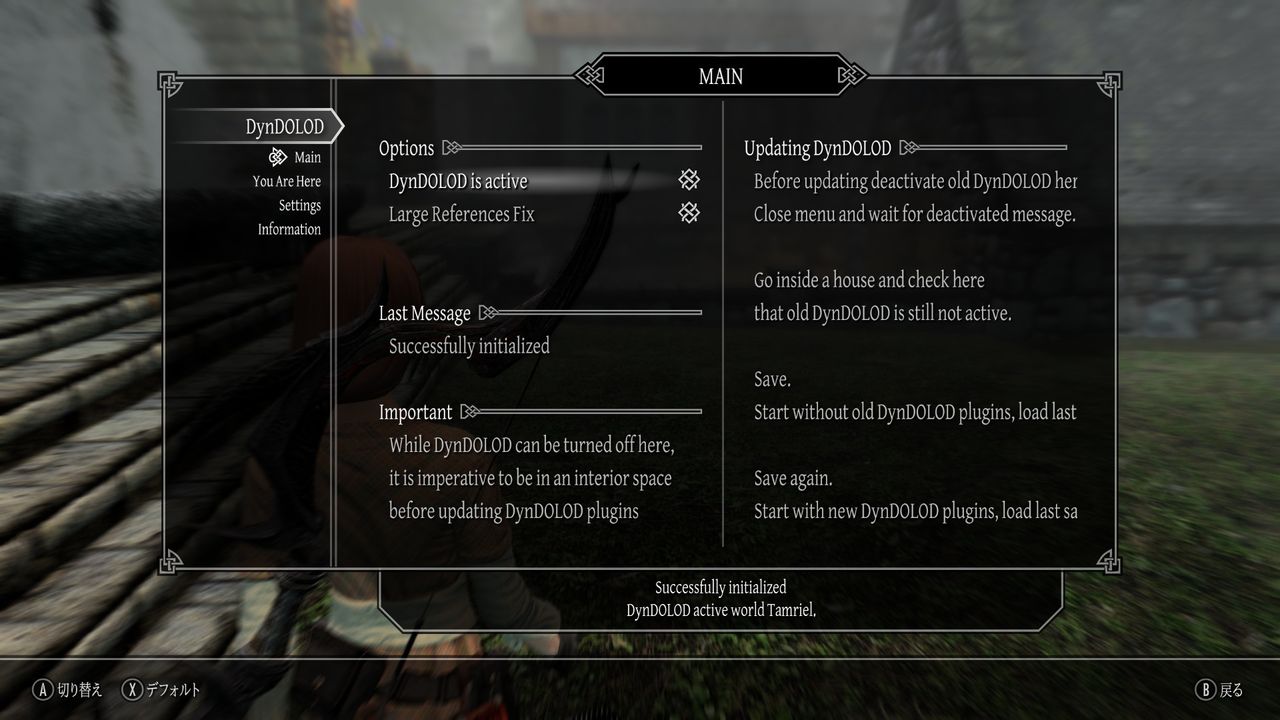Click the Successfully initialized status message
Viewport: 1280px width, 720px height.
pyautogui.click(x=469, y=346)
